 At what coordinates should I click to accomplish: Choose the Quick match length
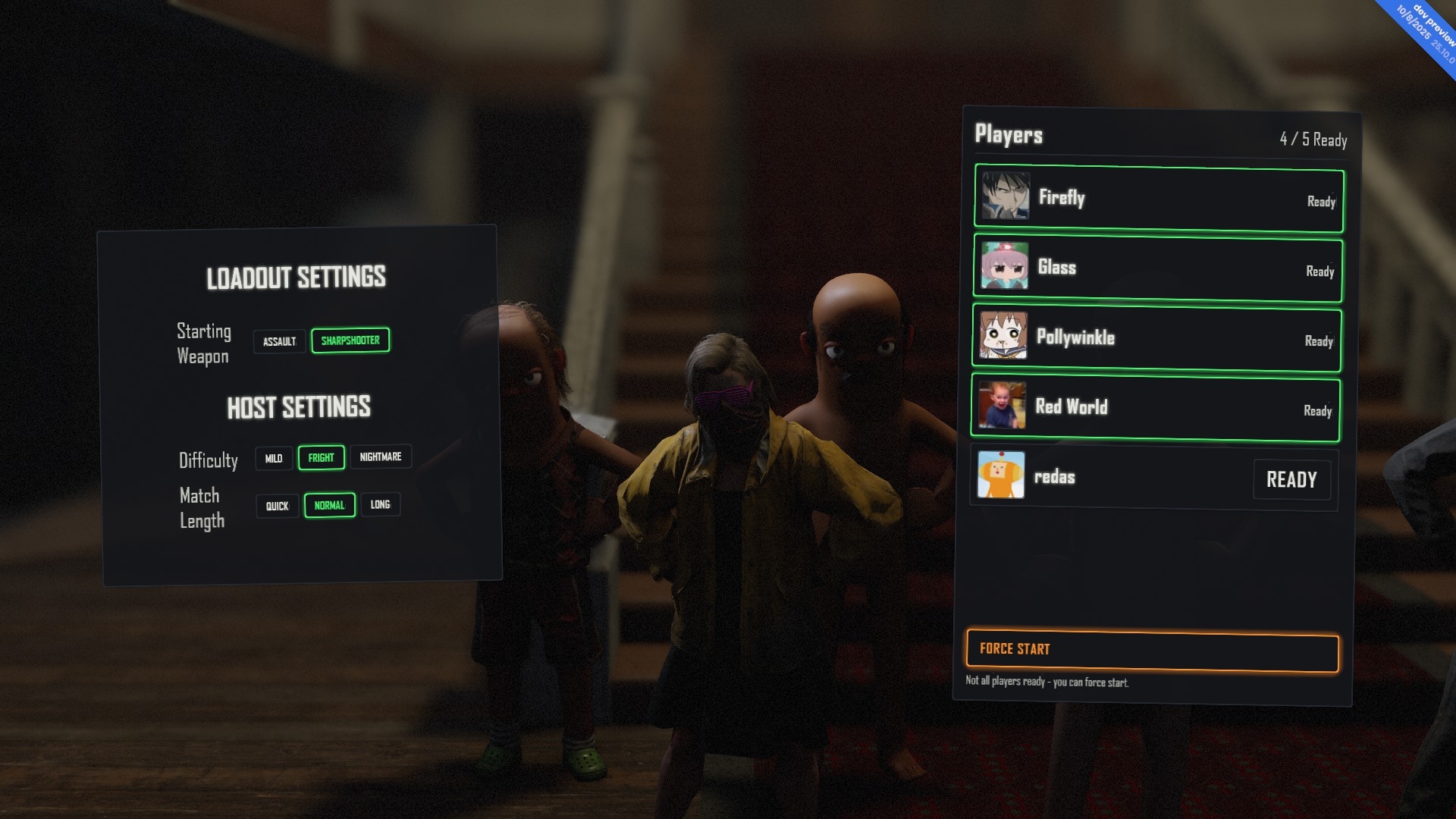pyautogui.click(x=277, y=506)
